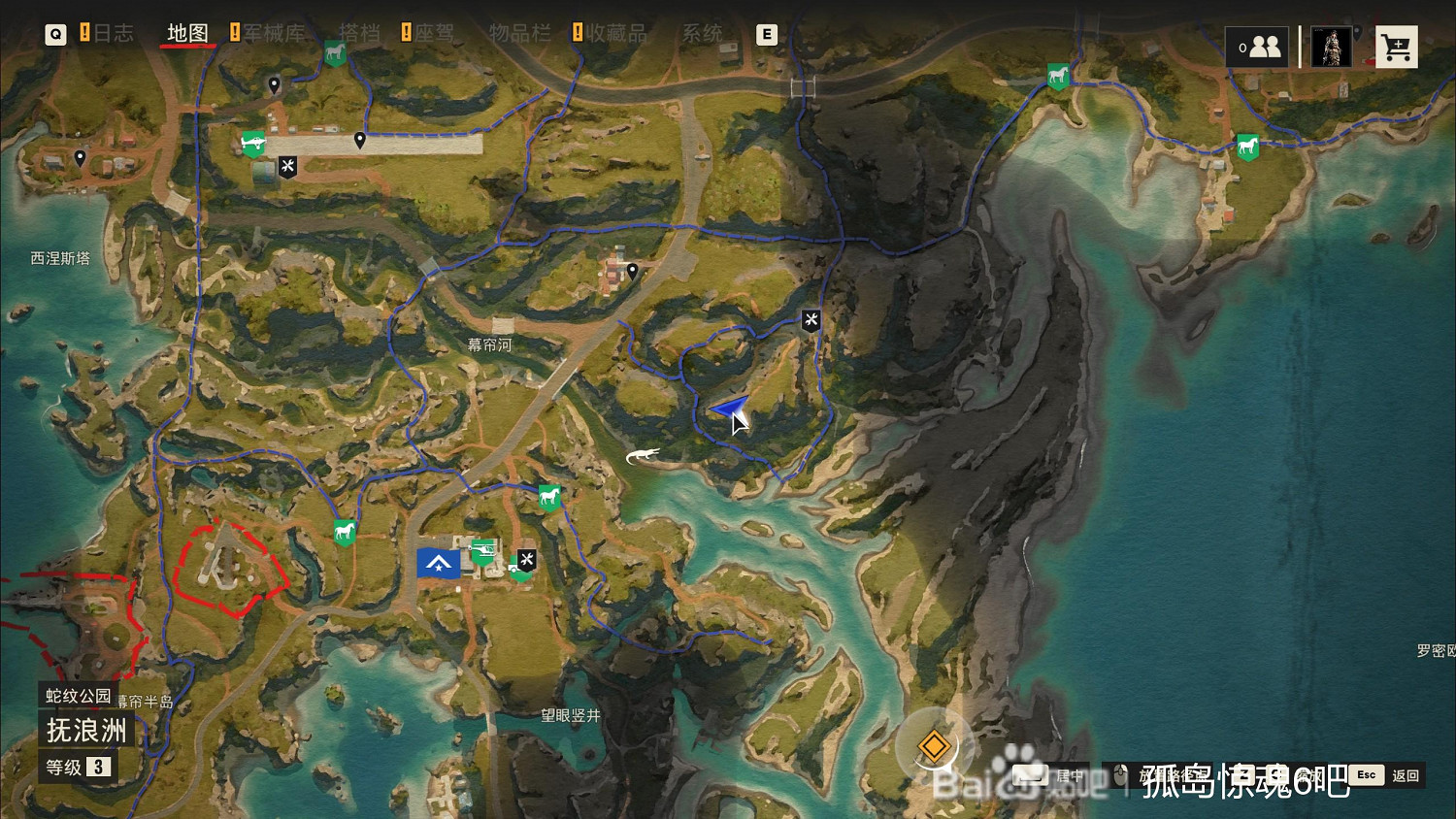The width and height of the screenshot is (1456, 819).
Task: Switch to the 日志 tab
Action: 114,32
